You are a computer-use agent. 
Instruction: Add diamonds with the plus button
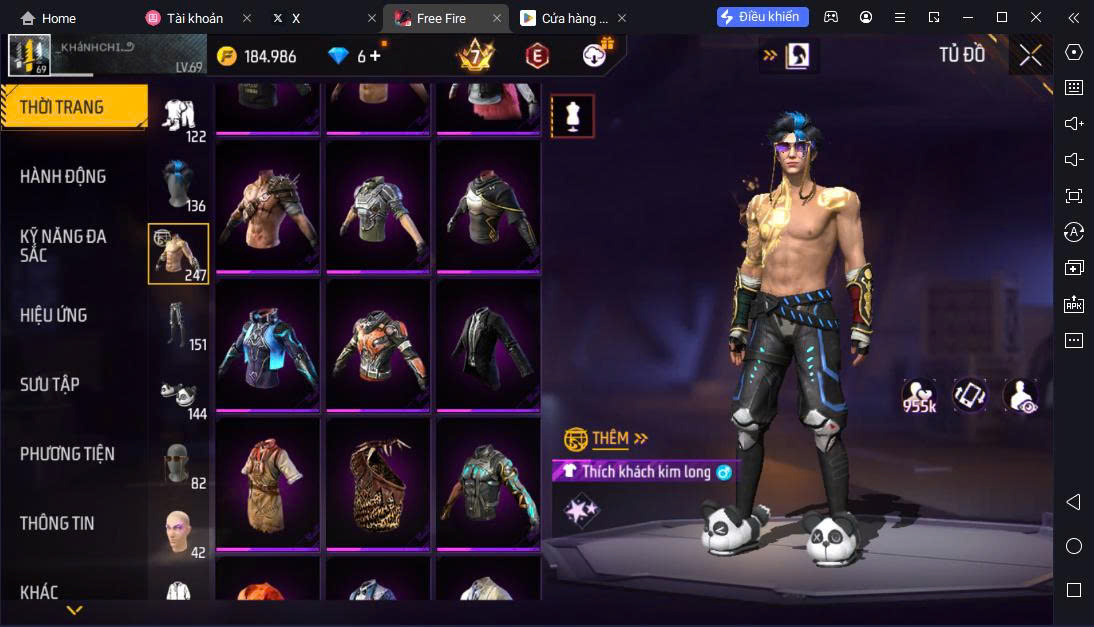pos(375,56)
